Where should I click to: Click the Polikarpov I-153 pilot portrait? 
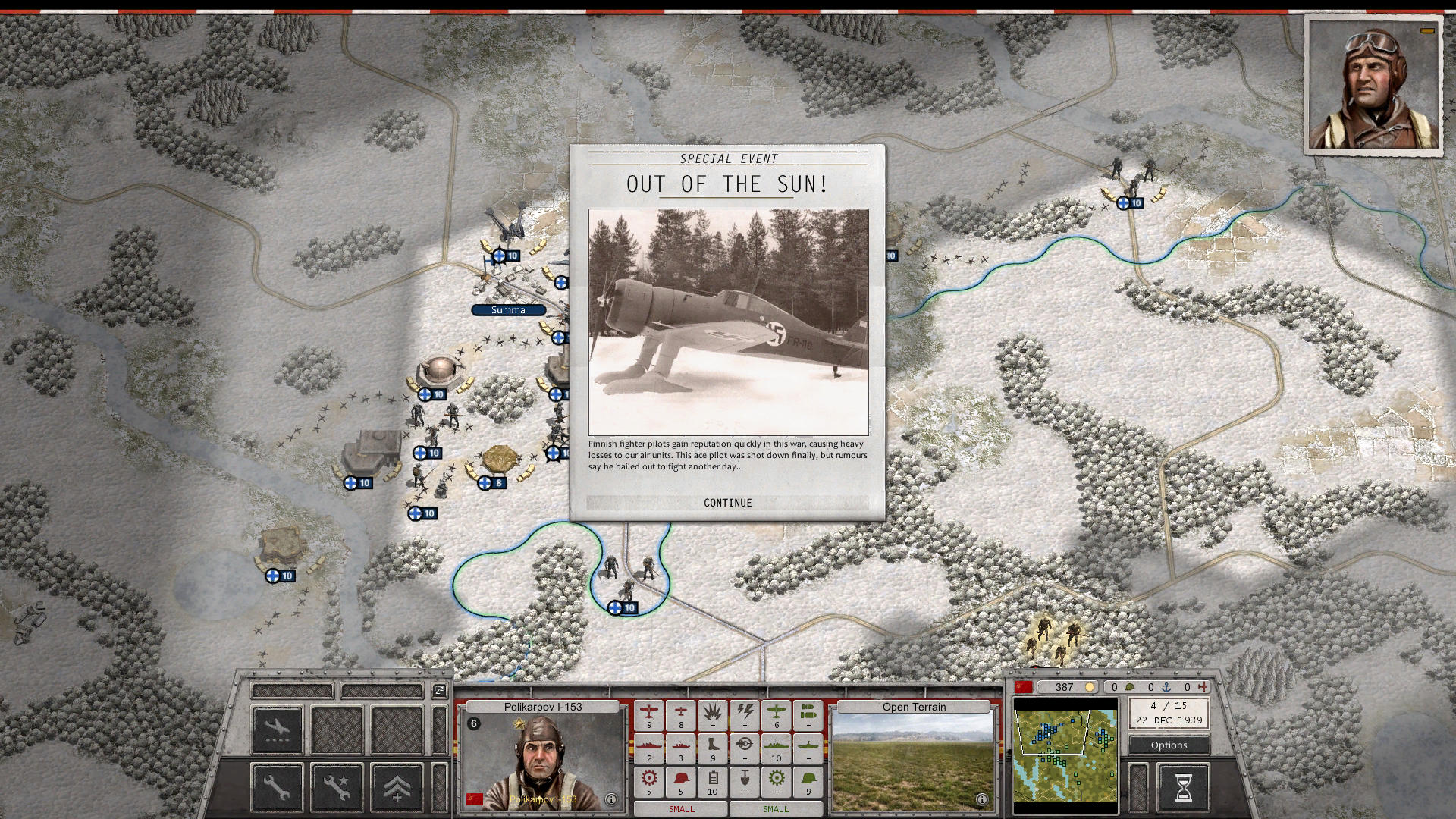pos(540,762)
